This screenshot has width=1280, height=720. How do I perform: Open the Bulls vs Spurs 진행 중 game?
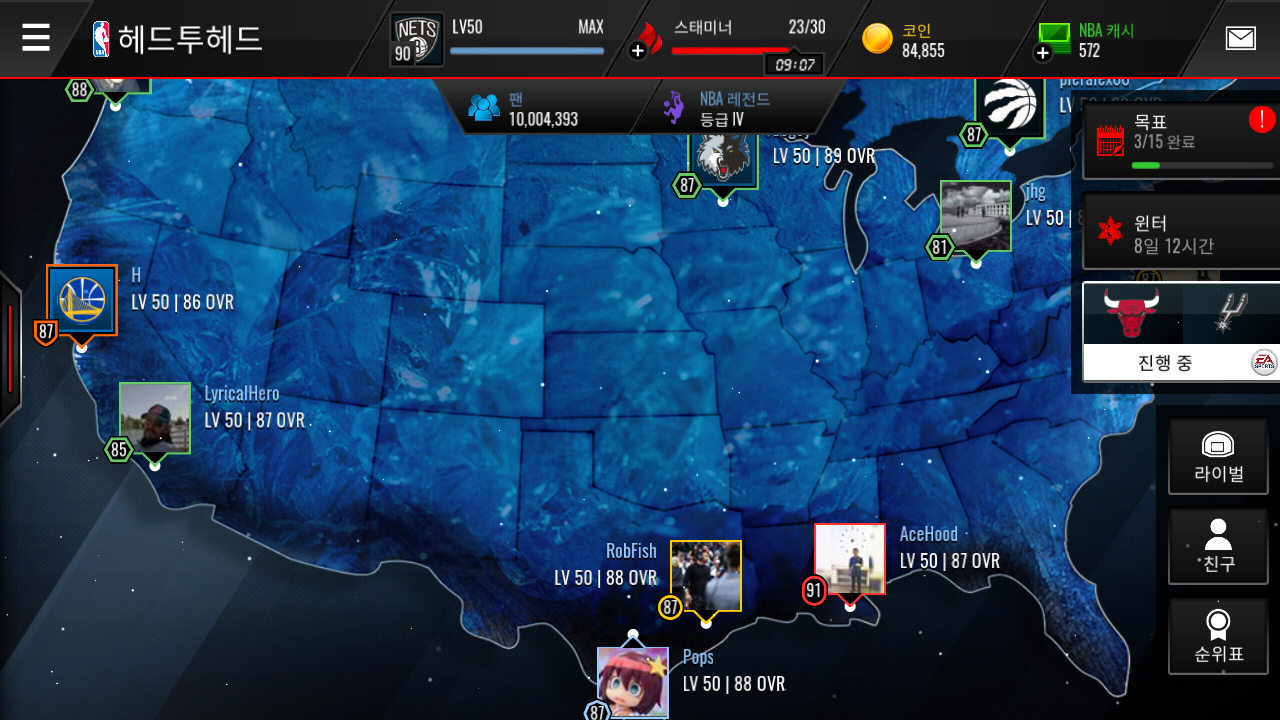pyautogui.click(x=1181, y=332)
